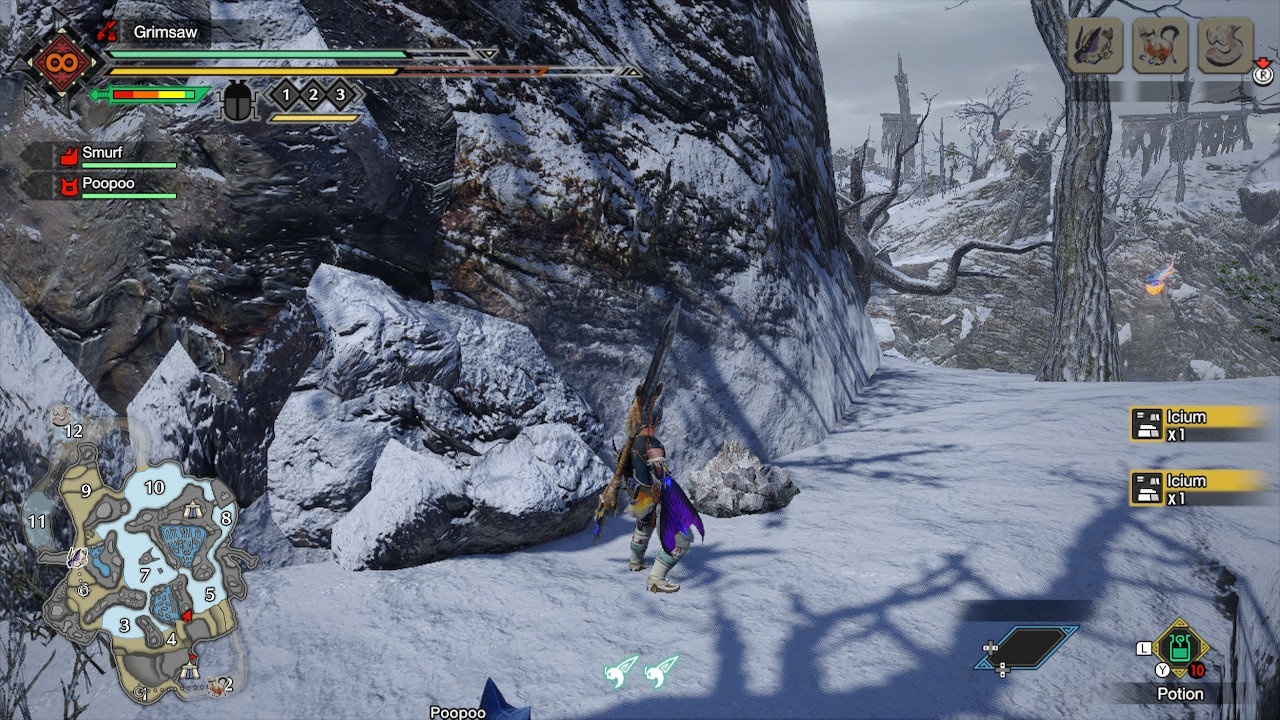Screen dimensions: 1280x720
Task: Click the red player marker on the minimap
Action: [187, 615]
